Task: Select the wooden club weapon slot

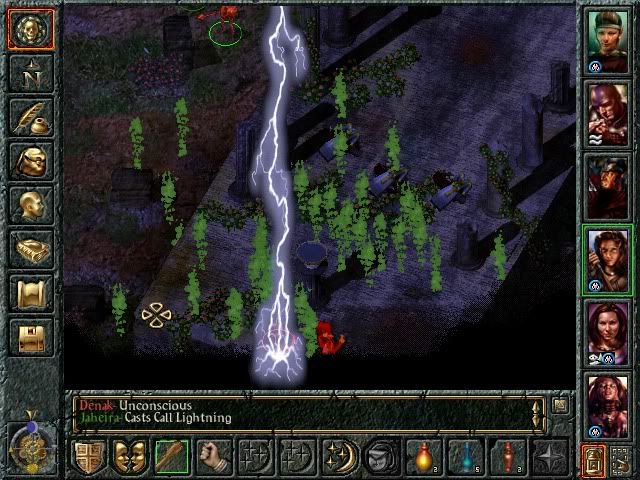Action: click(172, 458)
